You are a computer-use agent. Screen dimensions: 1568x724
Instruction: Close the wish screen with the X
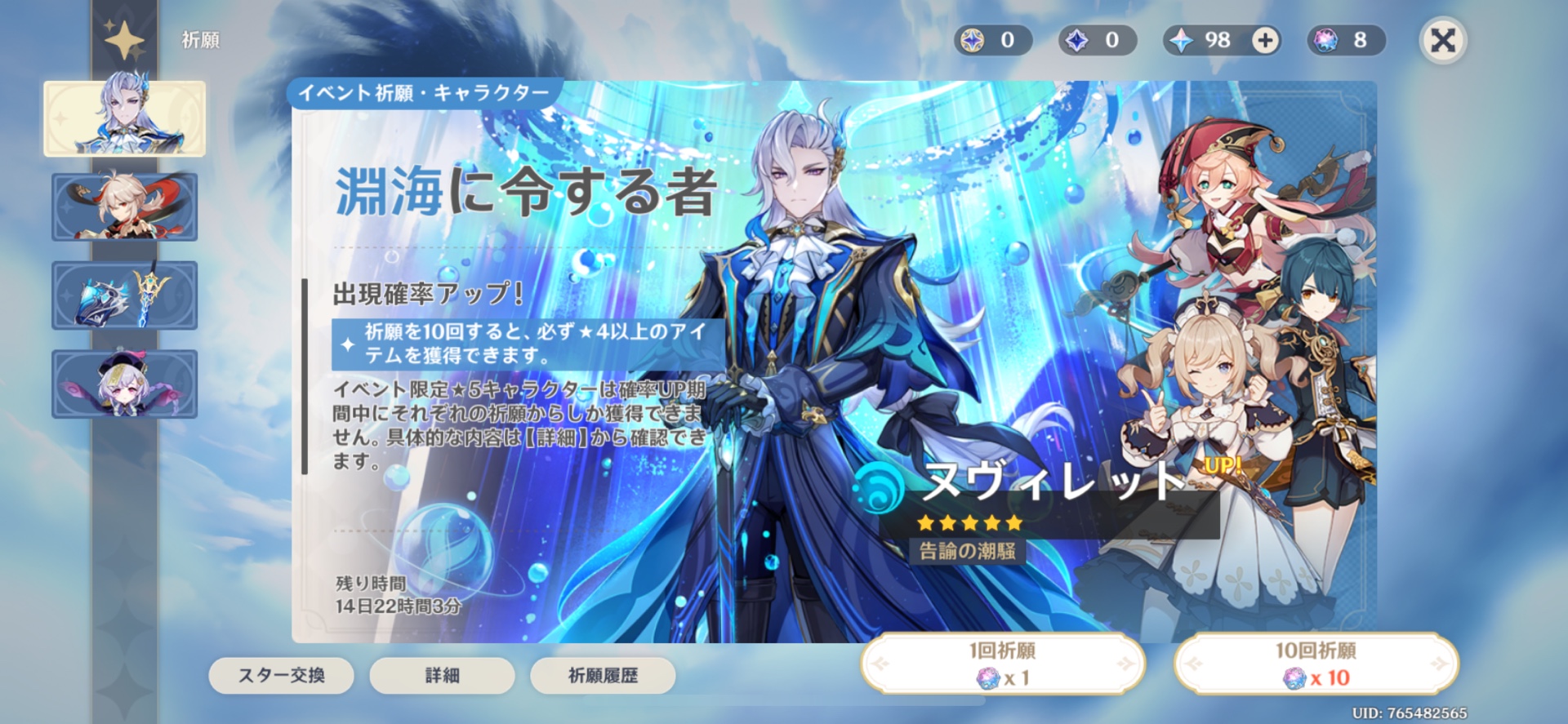click(1442, 38)
